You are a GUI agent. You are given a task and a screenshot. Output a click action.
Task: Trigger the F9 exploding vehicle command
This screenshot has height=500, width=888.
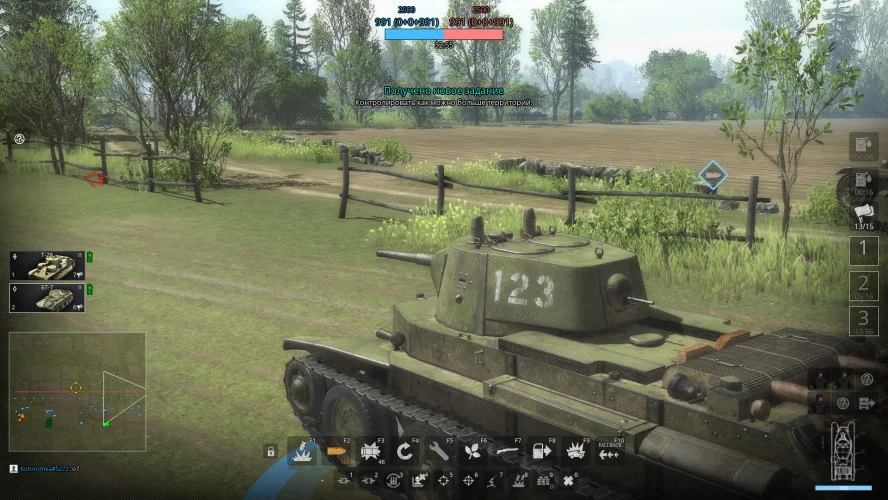[576, 452]
